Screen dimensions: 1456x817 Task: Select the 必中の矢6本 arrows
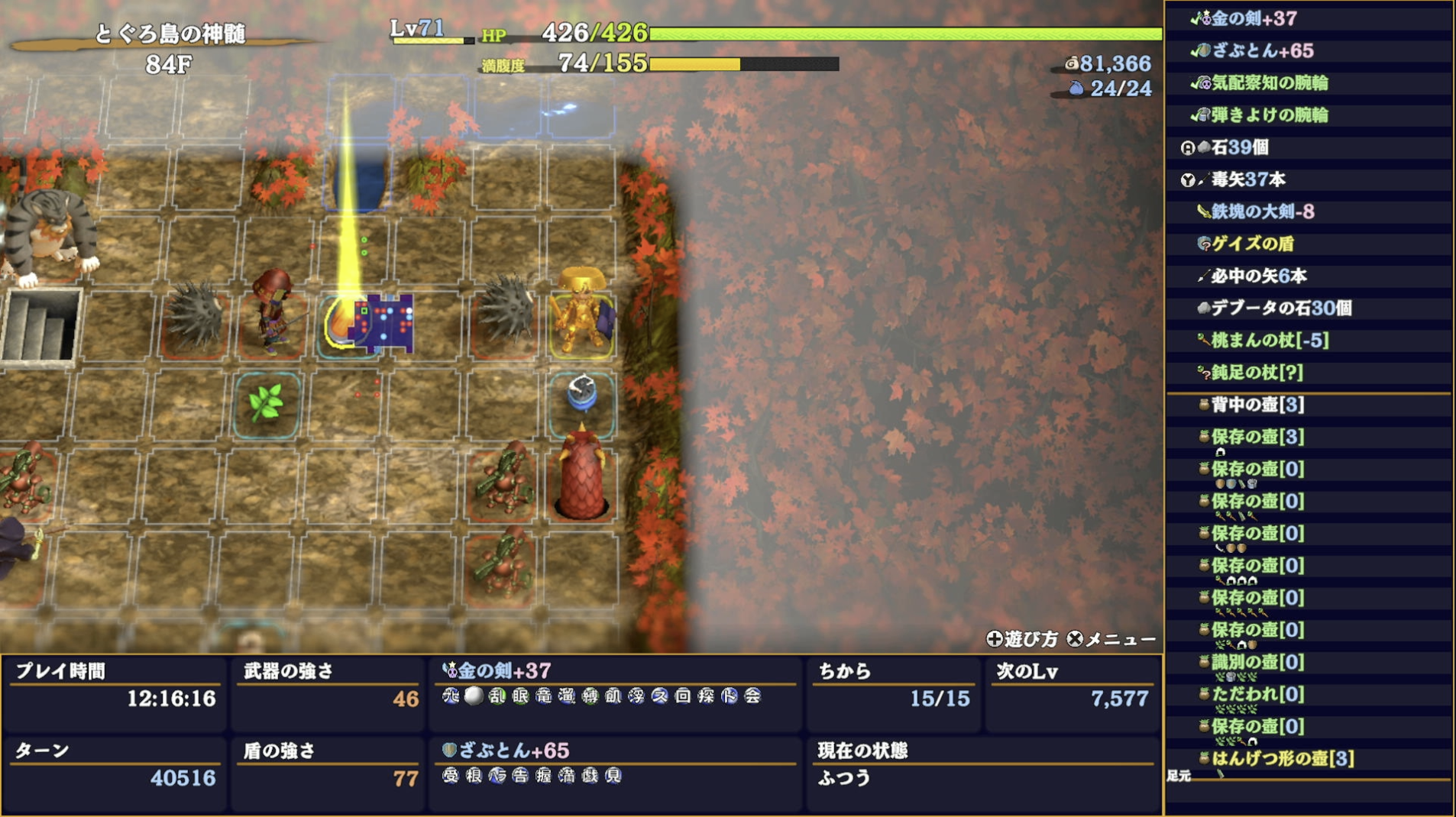pos(1258,276)
